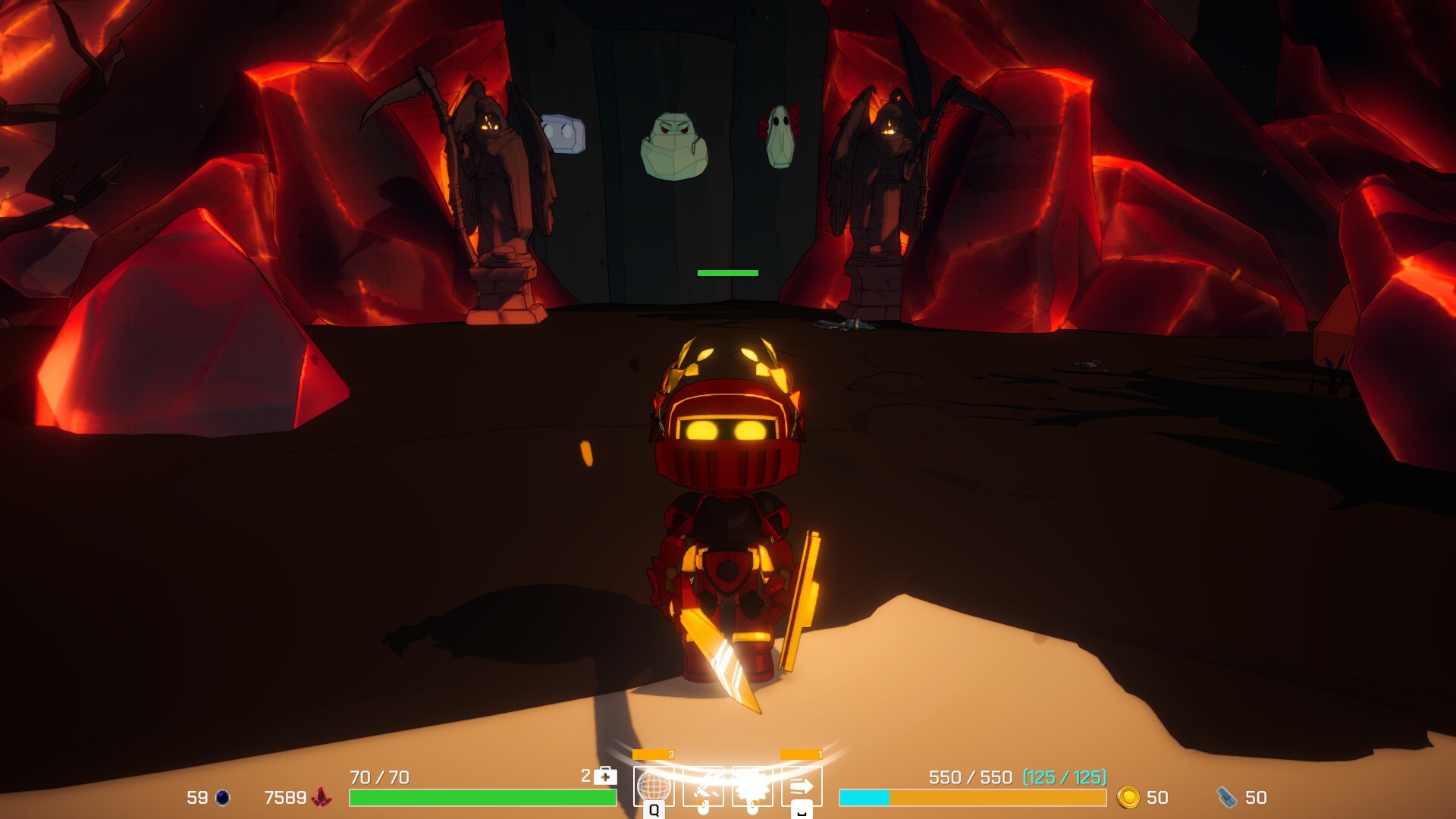The height and width of the screenshot is (819, 1456).
Task: Activate the burst explosion ability icon
Action: coord(752,786)
